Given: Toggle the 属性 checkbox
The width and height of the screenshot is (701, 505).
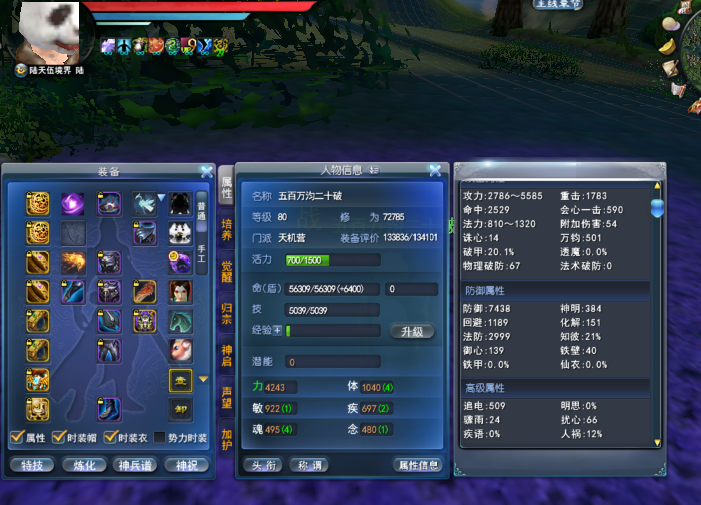Looking at the screenshot, I should tap(16, 437).
